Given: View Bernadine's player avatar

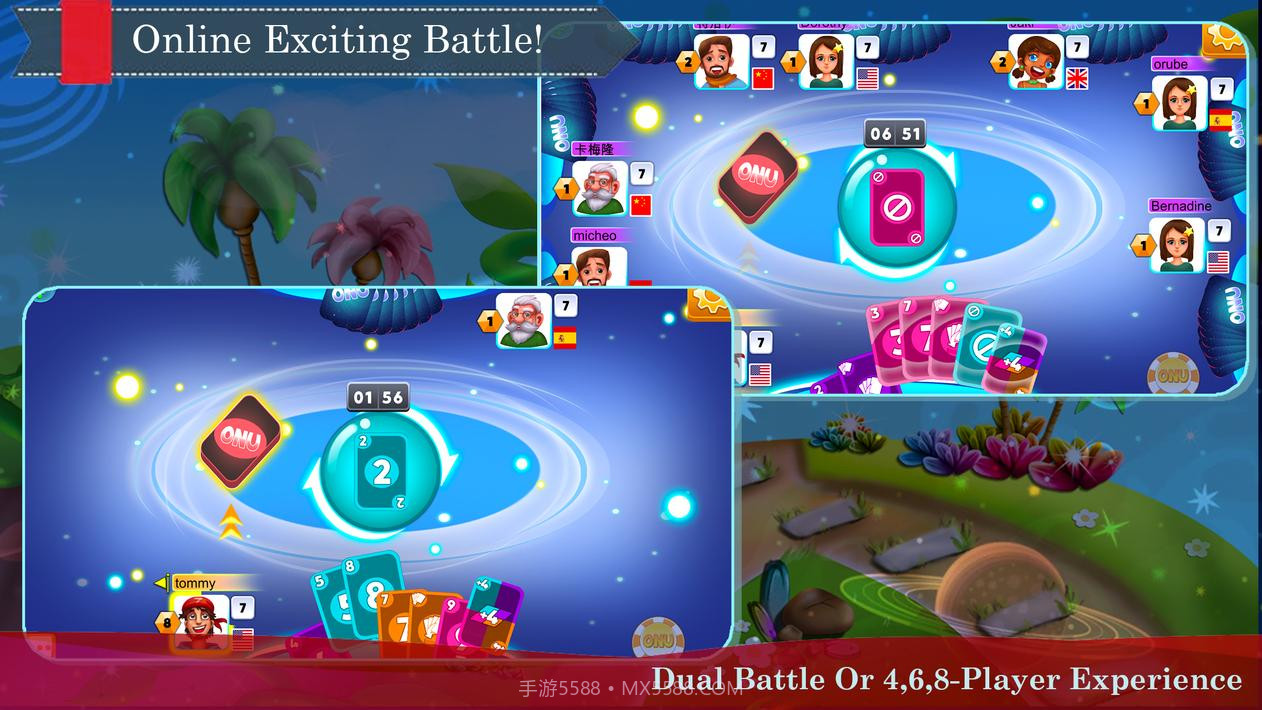Looking at the screenshot, I should pos(1176,245).
